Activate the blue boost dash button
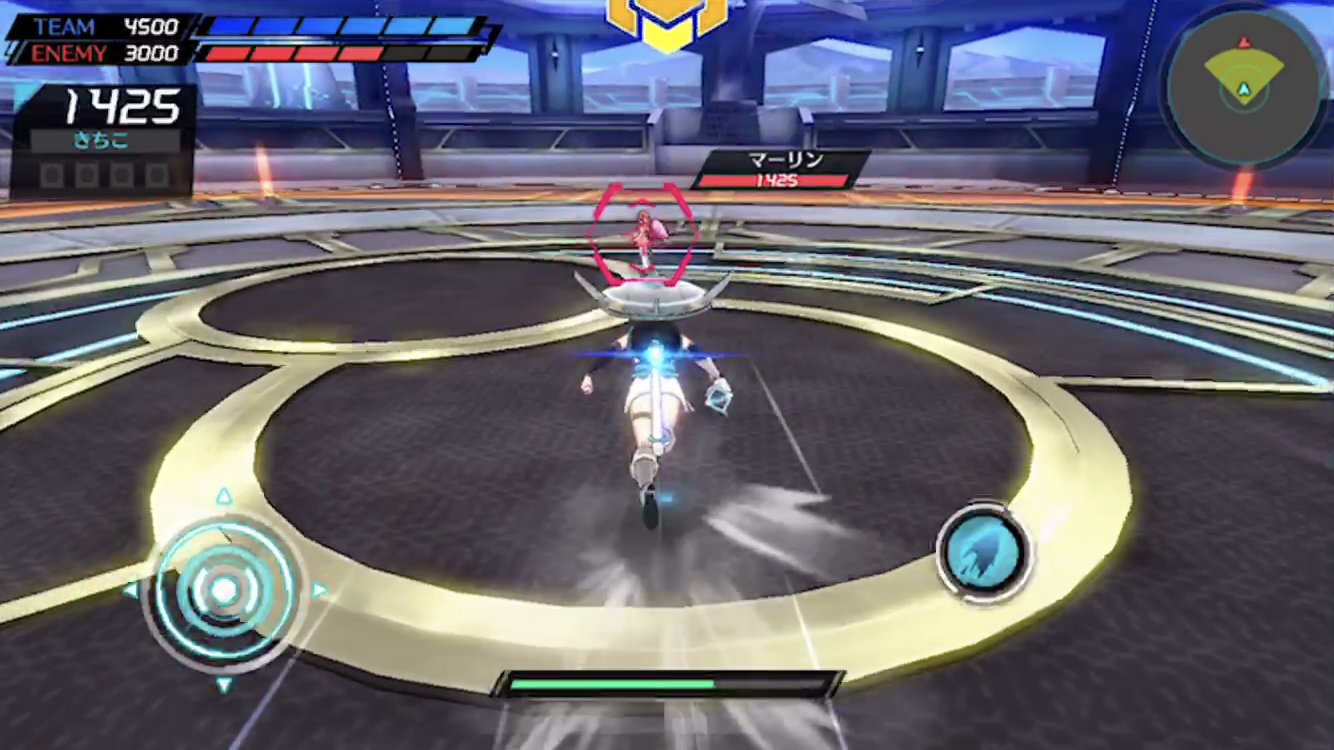1334x750 pixels. (x=984, y=553)
